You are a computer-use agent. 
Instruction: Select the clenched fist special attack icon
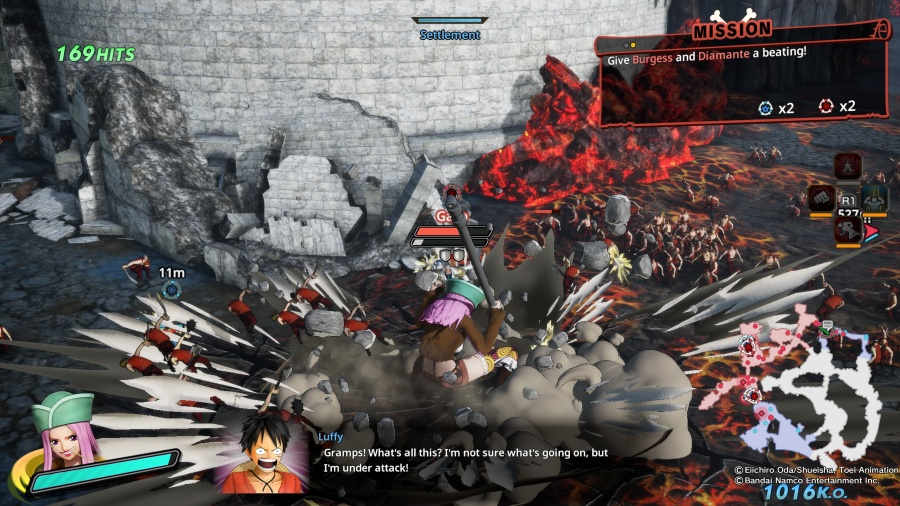[822, 197]
